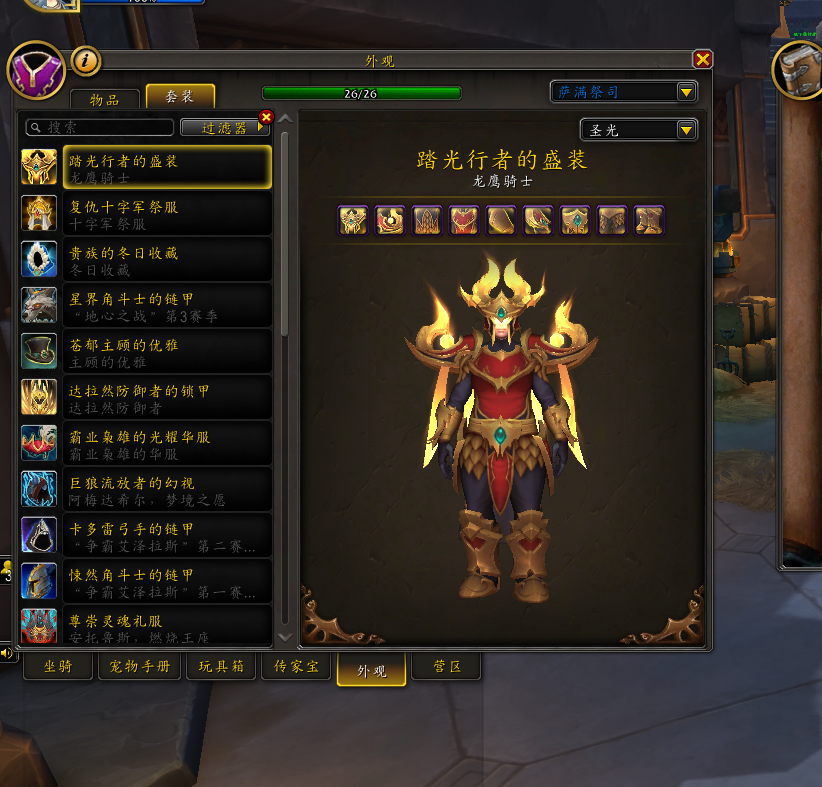Image resolution: width=822 pixels, height=787 pixels.
Task: Select the 达拉然防御者的锁甲 set
Action: coord(146,398)
